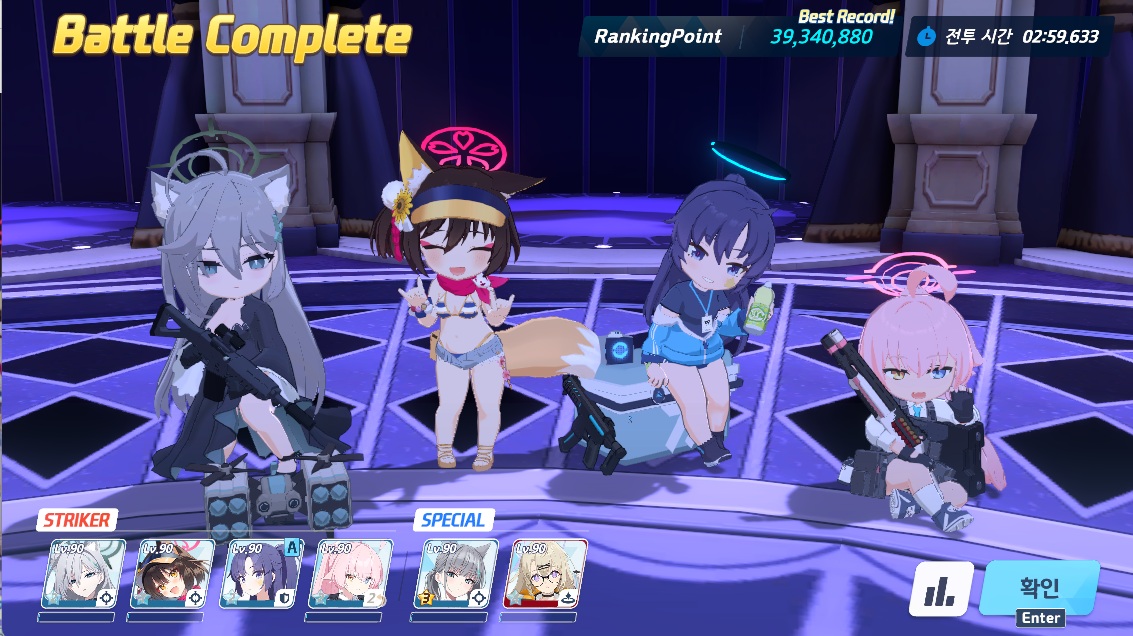
Task: Select the grey wolf-eared special portrait
Action: (456, 574)
